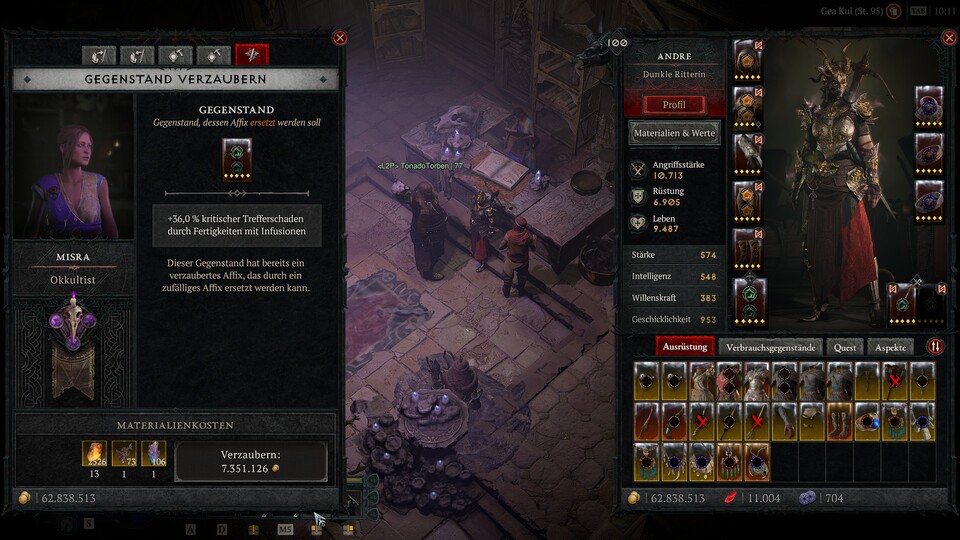Open the Profil view
Viewport: 960px width, 540px height.
point(674,104)
